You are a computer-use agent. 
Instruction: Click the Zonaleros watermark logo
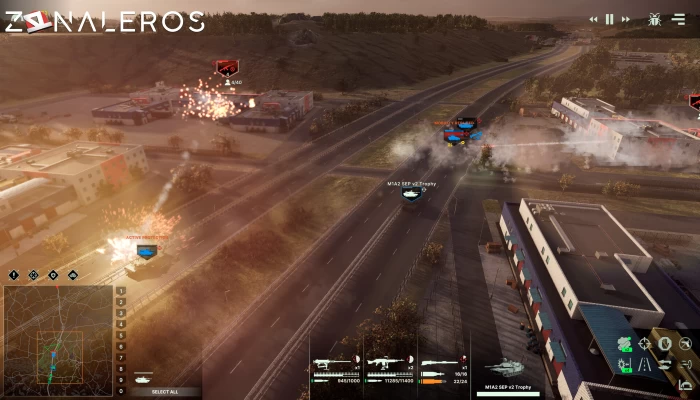tap(104, 21)
